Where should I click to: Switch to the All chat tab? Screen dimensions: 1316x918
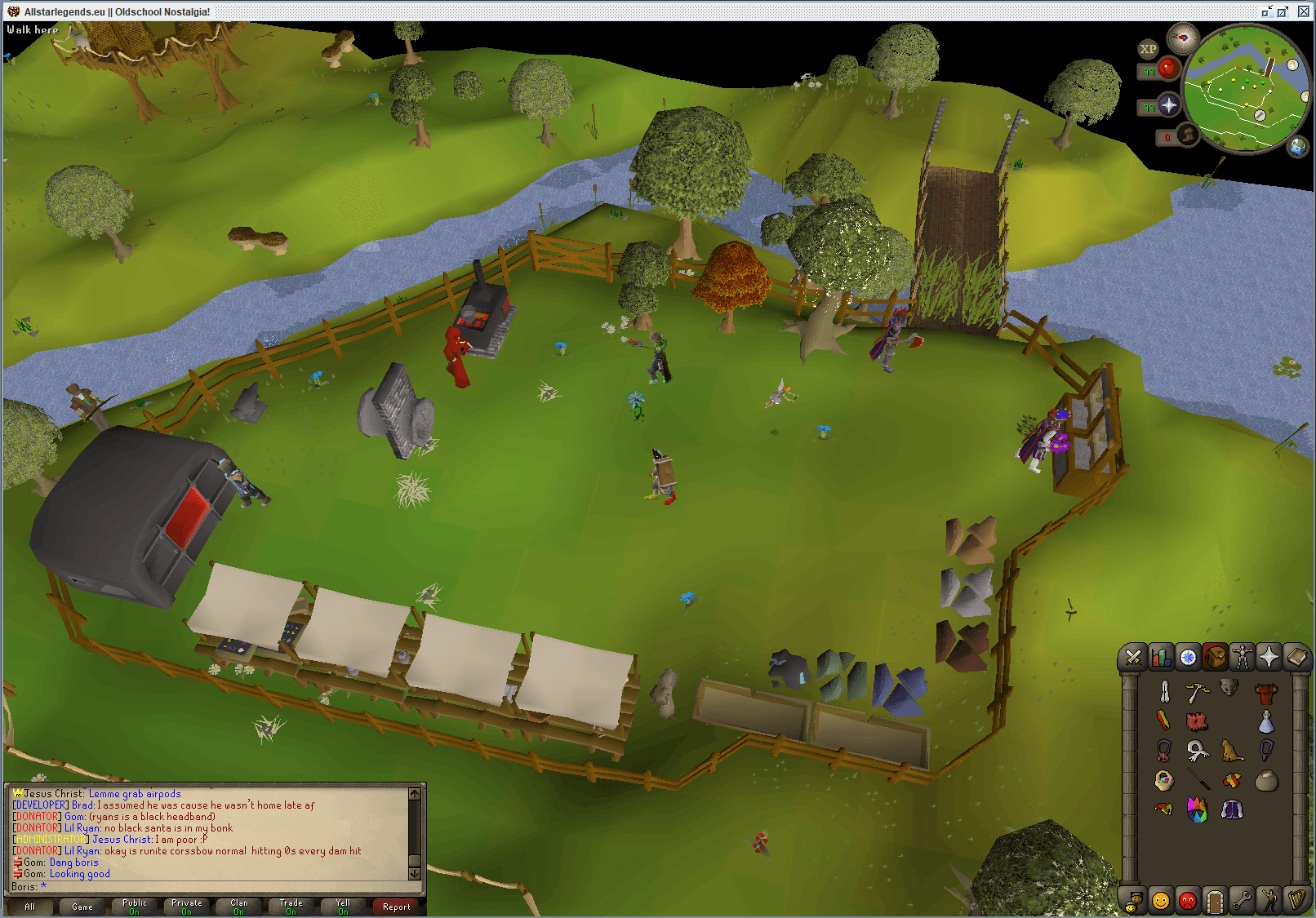coord(29,906)
